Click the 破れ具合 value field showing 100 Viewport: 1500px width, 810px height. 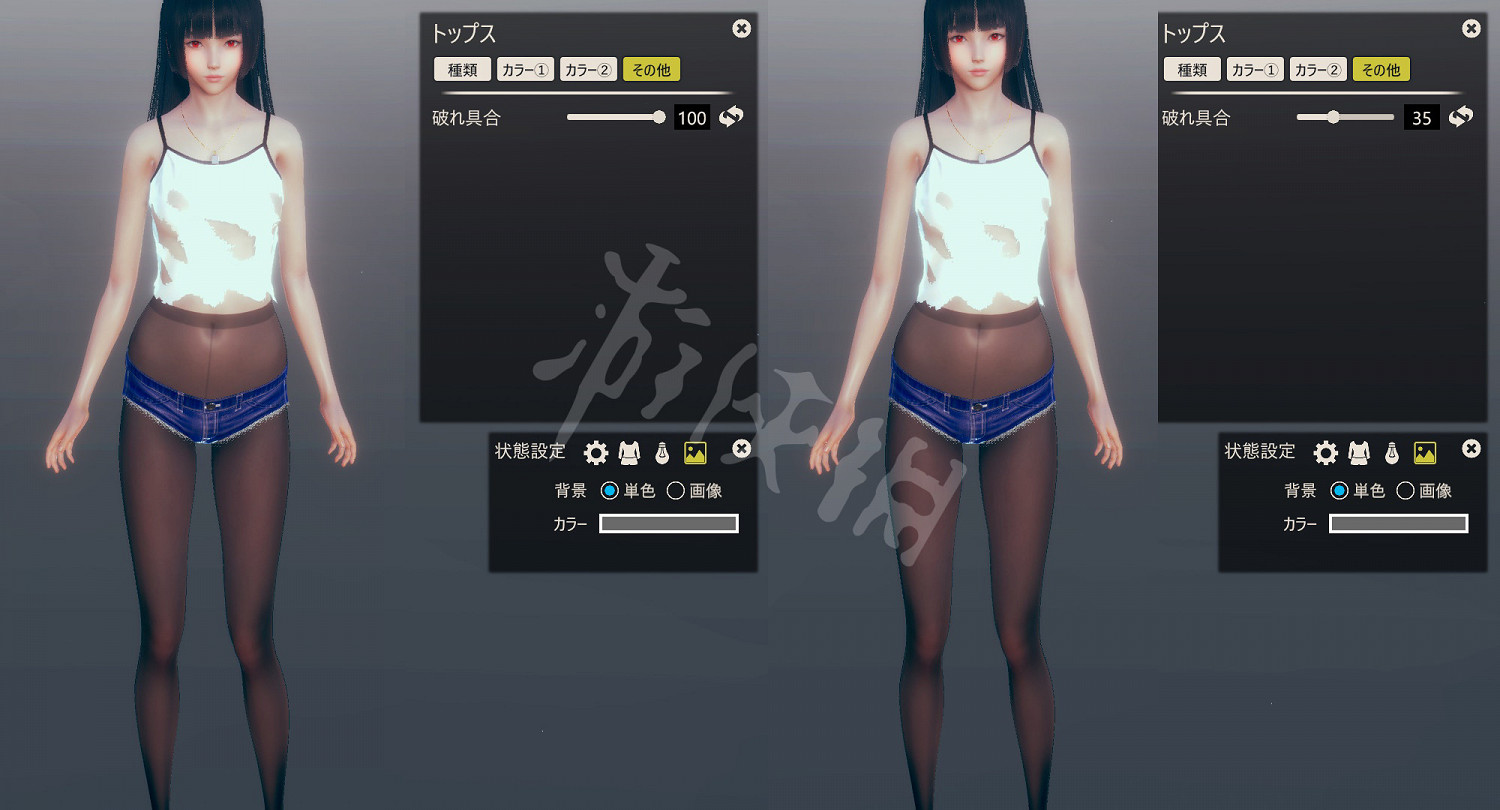click(692, 117)
